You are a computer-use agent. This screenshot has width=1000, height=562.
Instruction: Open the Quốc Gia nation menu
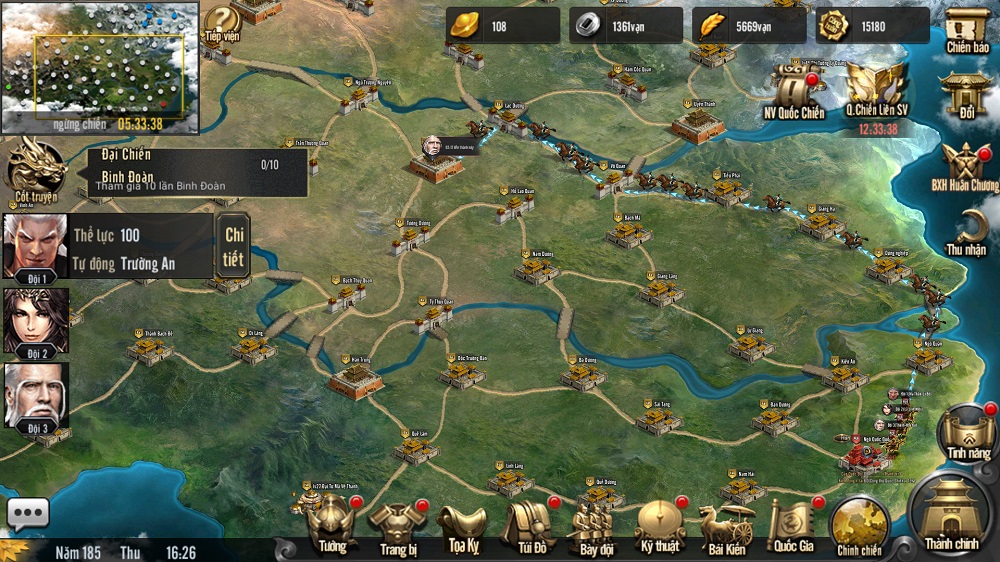793,523
